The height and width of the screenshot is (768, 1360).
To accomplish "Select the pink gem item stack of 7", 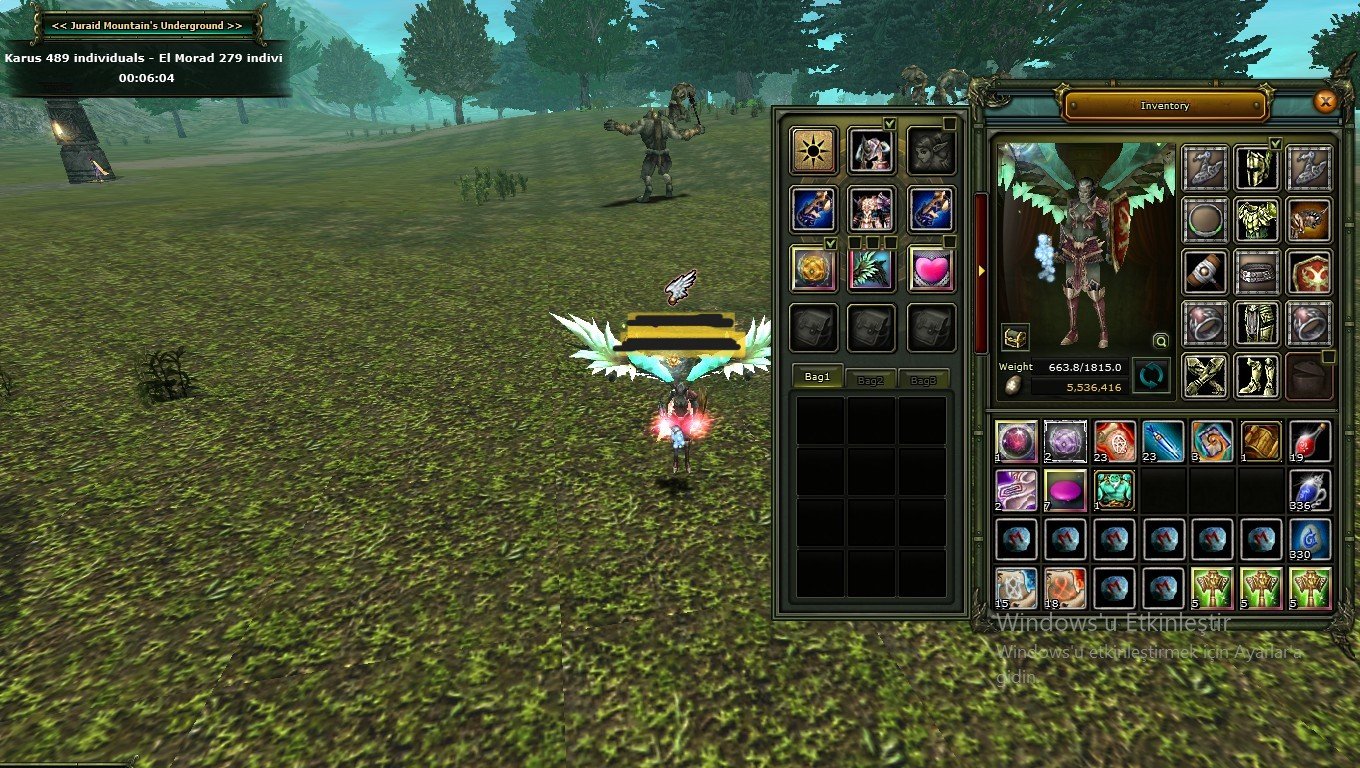I will [1064, 491].
